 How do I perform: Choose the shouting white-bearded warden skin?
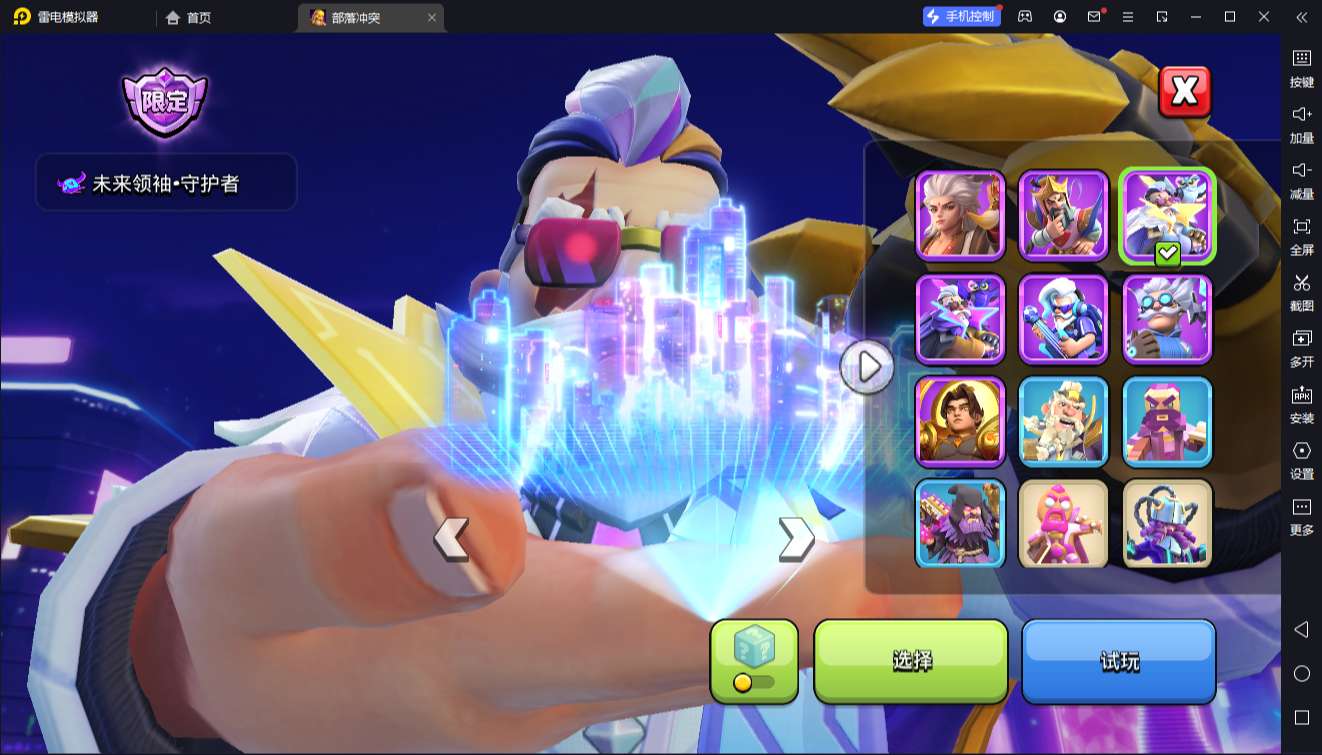pos(1063,421)
